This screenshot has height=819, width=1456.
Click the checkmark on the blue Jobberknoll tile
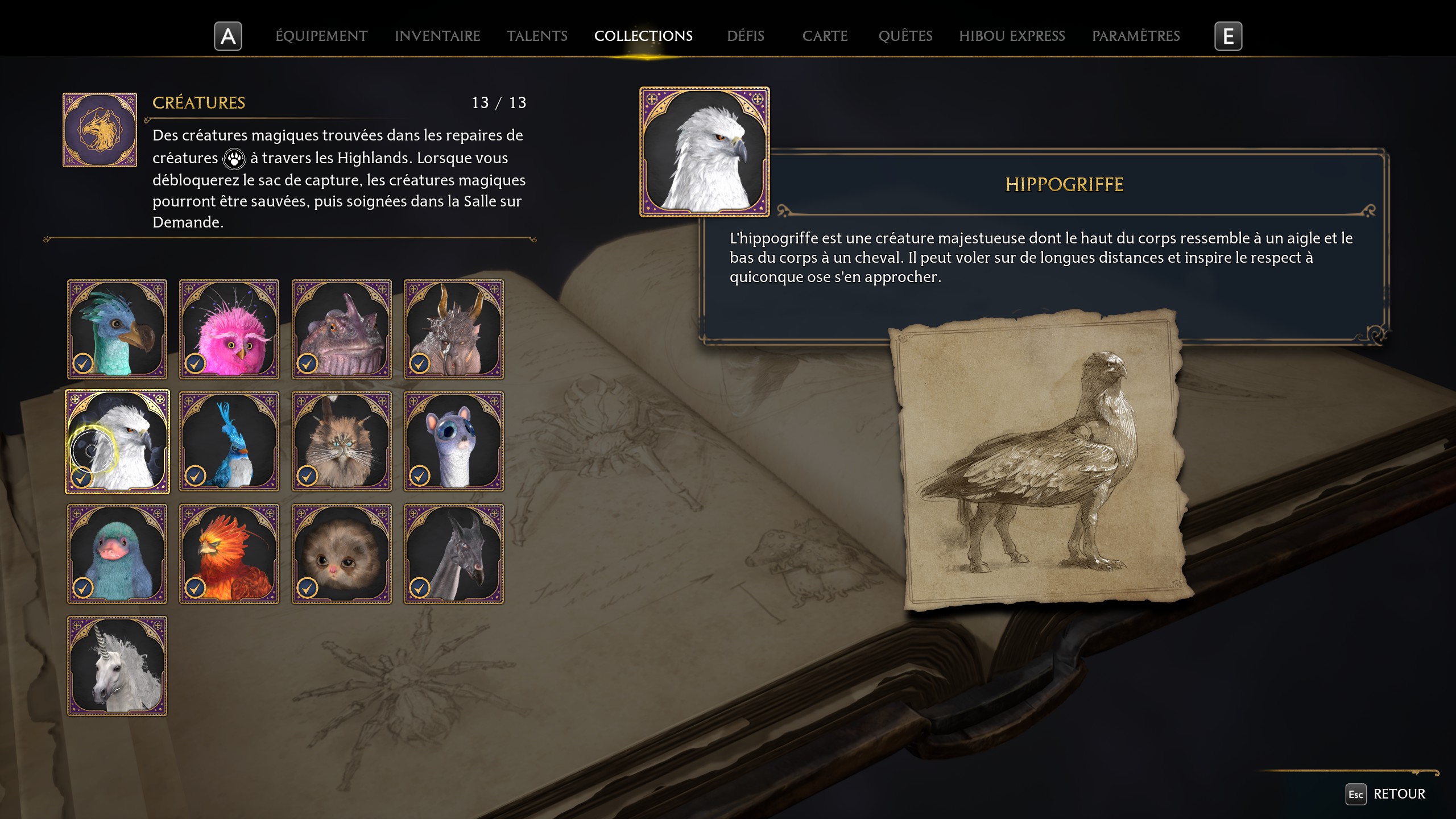coord(196,475)
